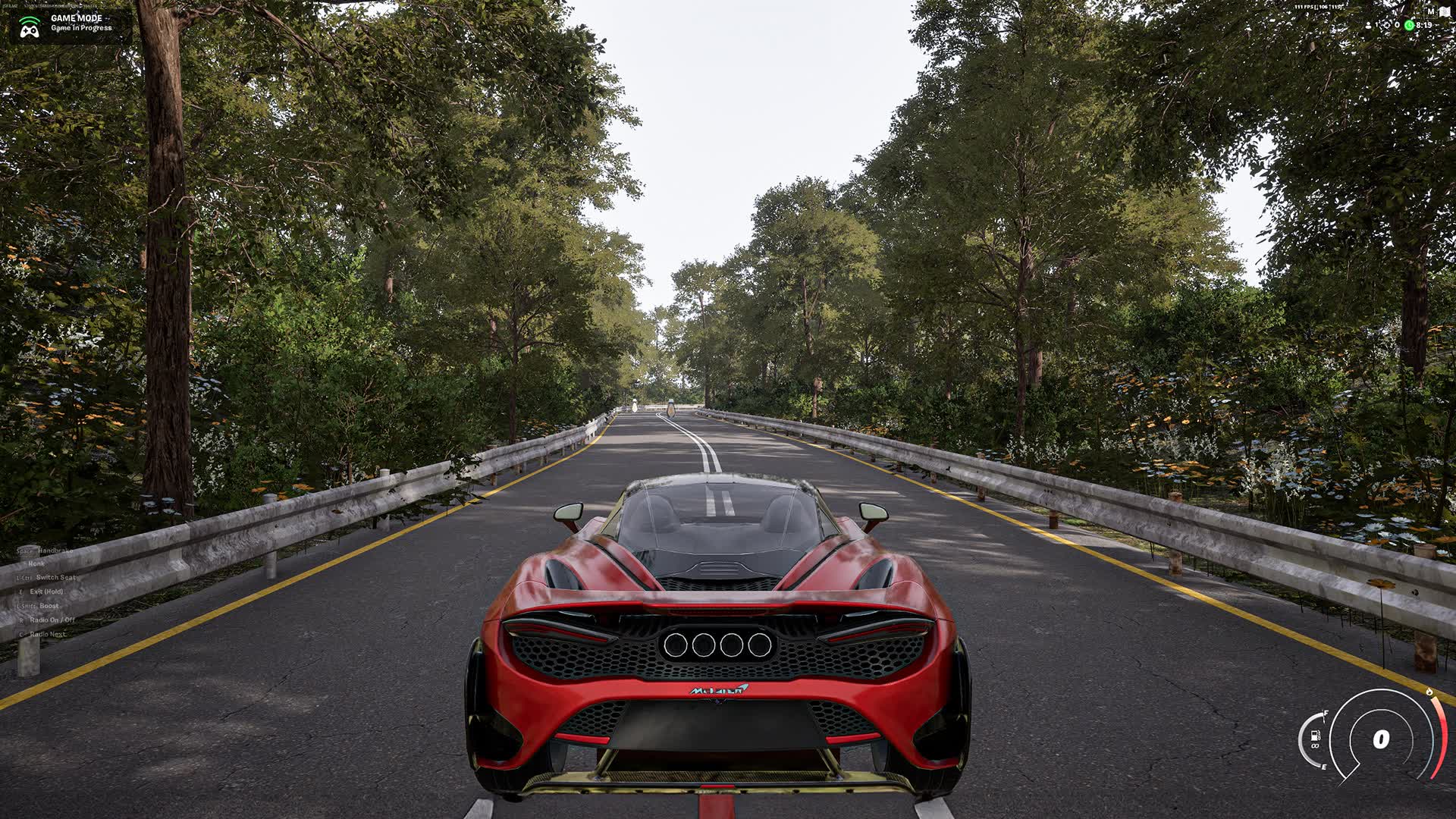The width and height of the screenshot is (1456, 819).
Task: Click the Game Mode controller notification
Action: pyautogui.click(x=68, y=24)
